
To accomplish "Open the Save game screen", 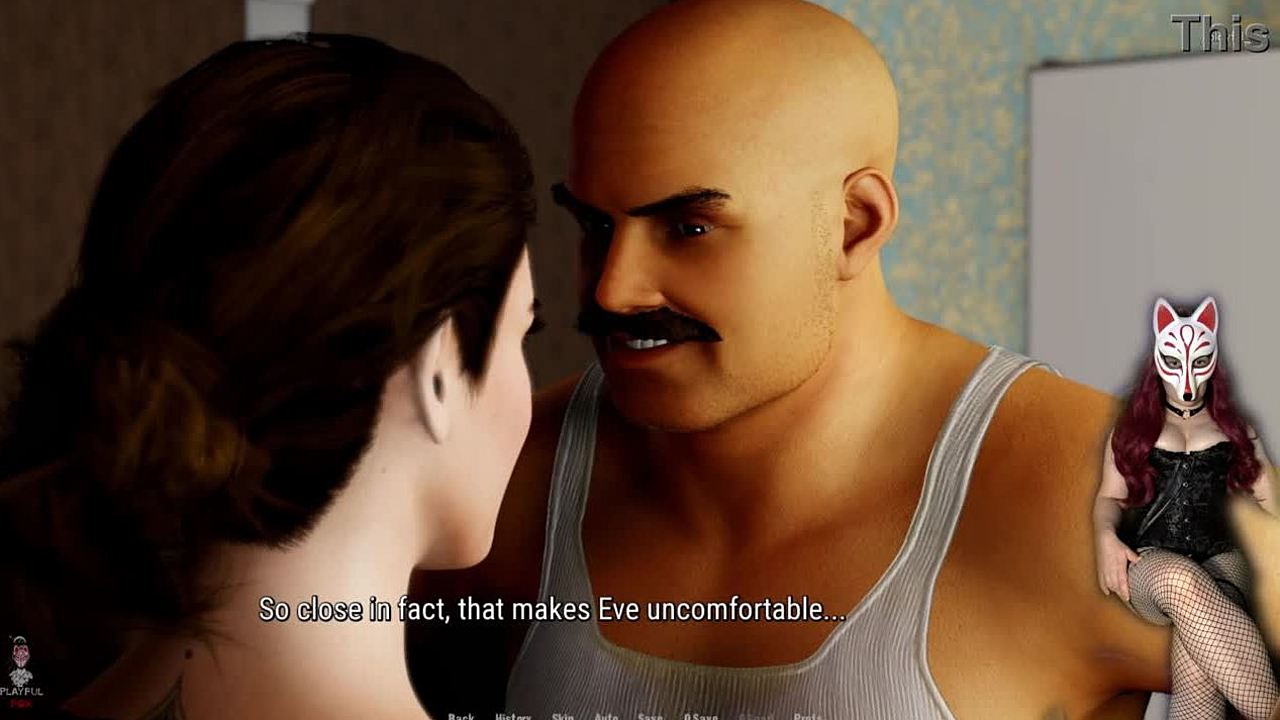I will pyautogui.click(x=650, y=716).
